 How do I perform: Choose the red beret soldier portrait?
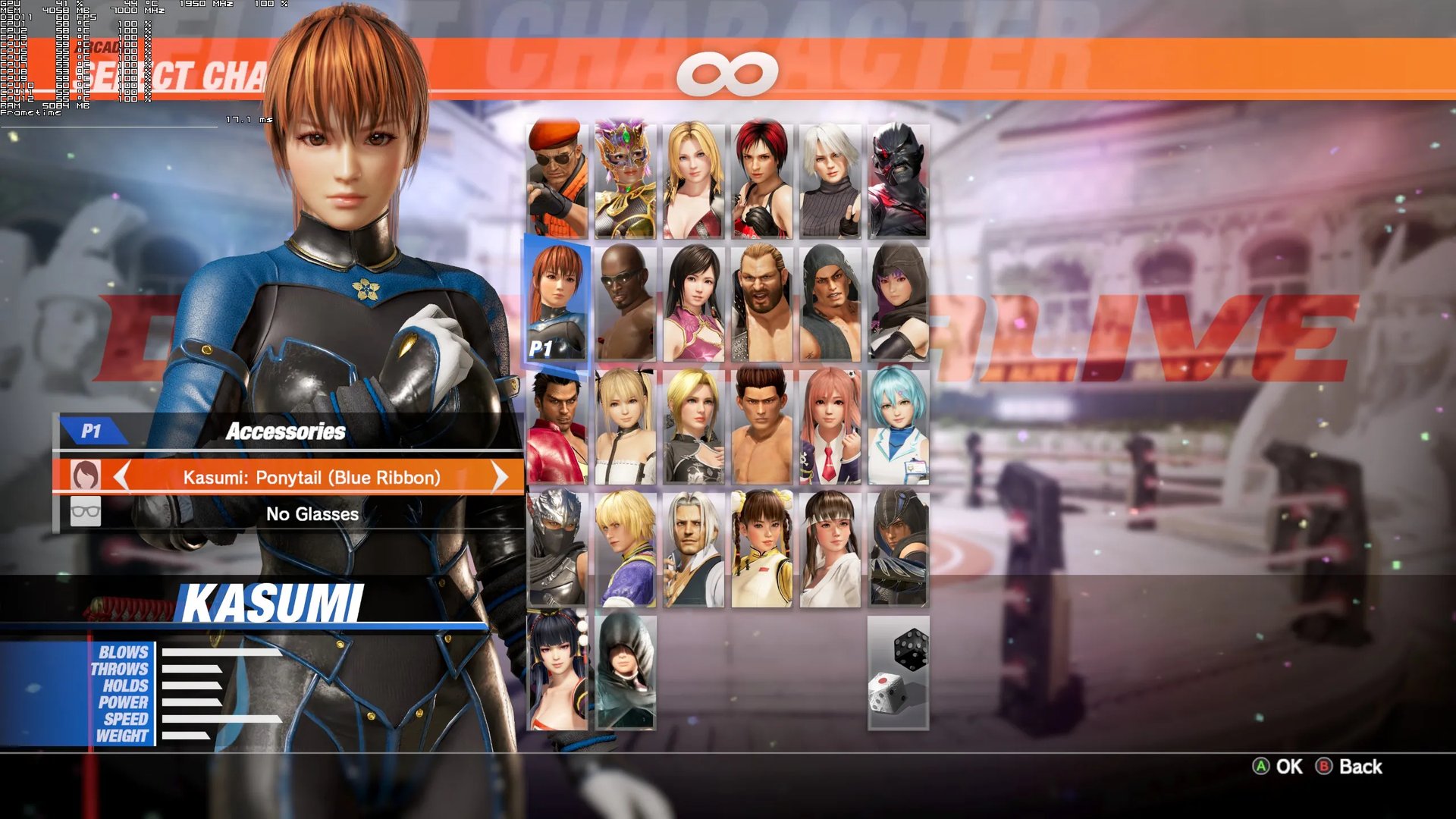tap(557, 180)
